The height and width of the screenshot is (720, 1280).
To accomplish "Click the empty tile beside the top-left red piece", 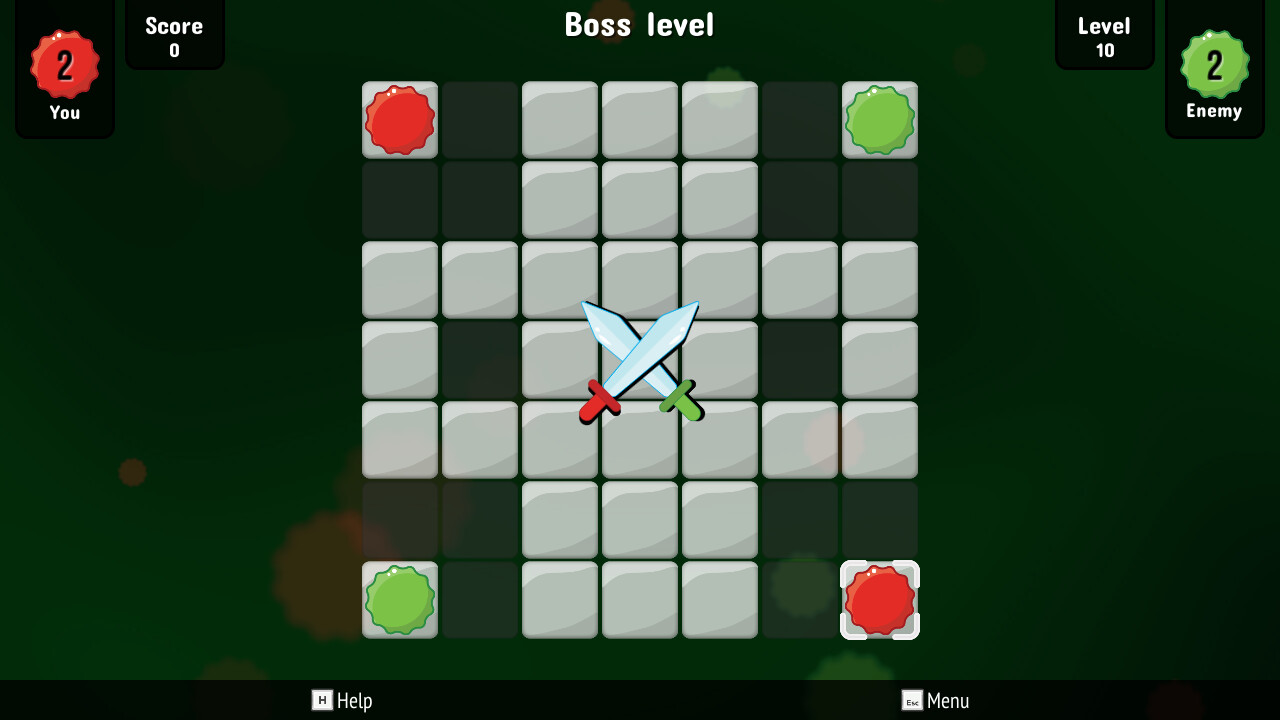I will [x=479, y=119].
